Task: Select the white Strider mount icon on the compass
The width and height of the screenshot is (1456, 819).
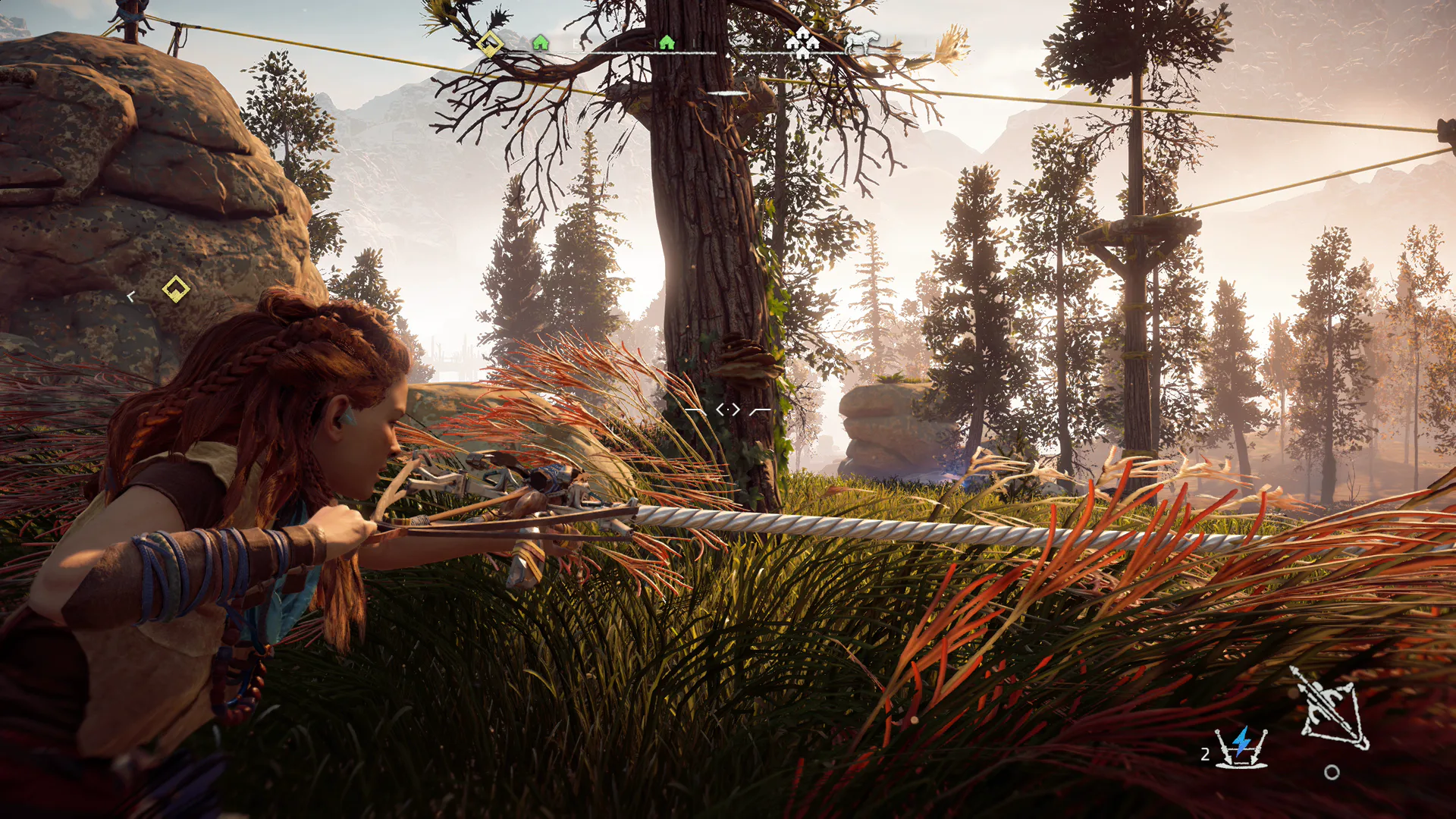Action: coord(861,44)
